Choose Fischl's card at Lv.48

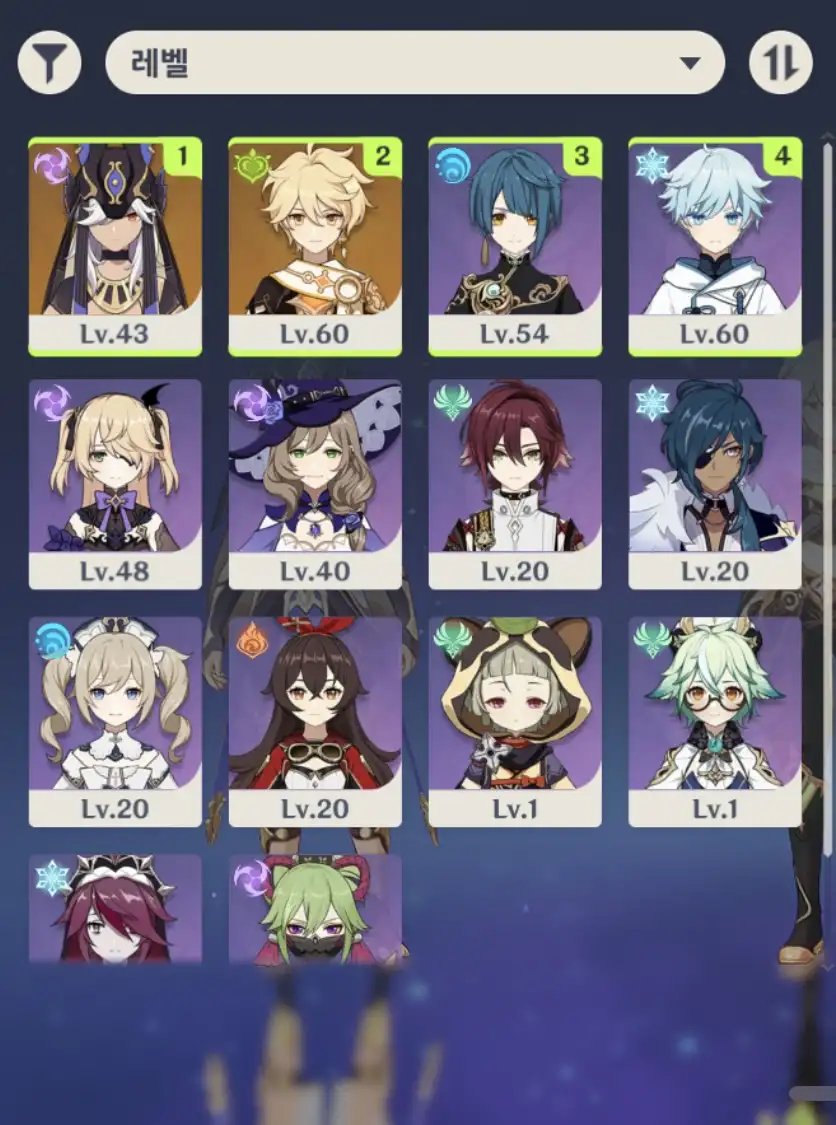click(x=115, y=484)
